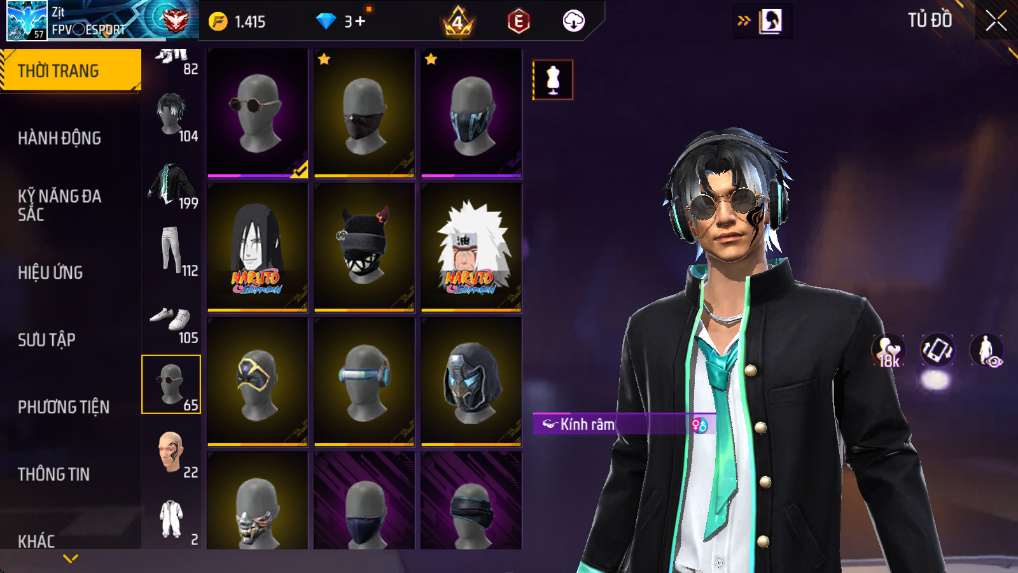Select the KỸ NĂNG ĐA SẮC category

60,205
